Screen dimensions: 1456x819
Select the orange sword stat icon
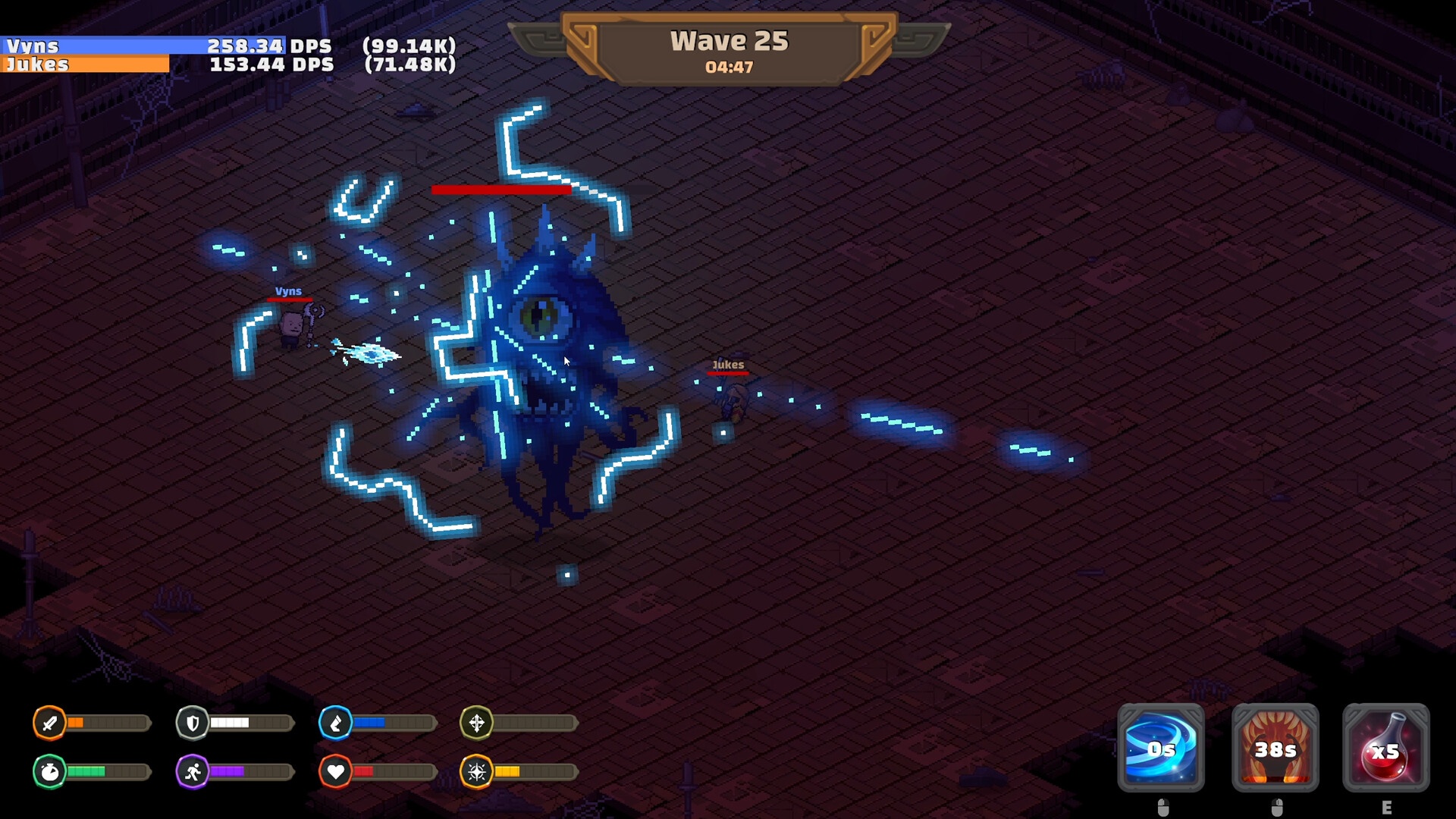[x=49, y=723]
